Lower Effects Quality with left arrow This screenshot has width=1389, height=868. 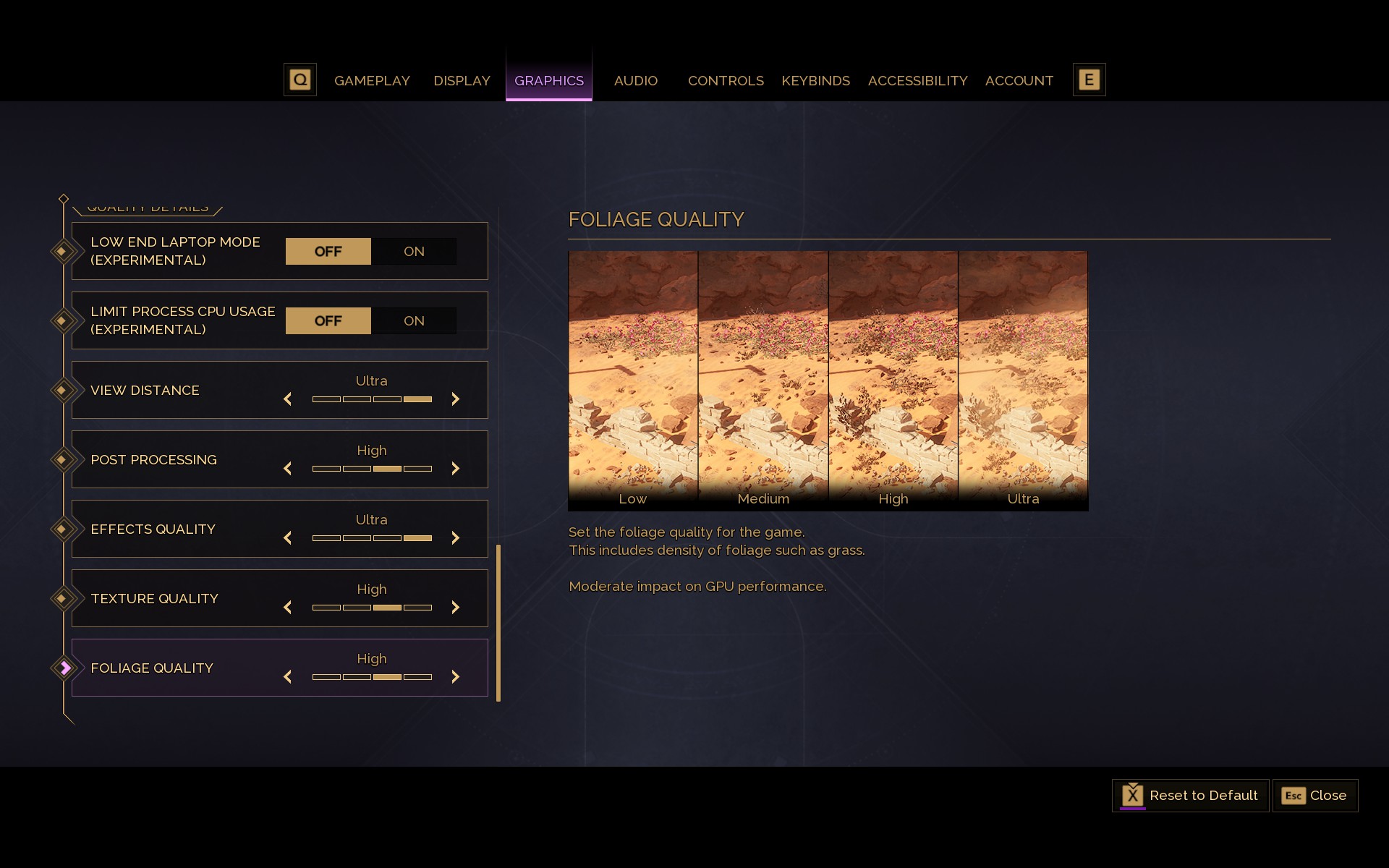(x=288, y=537)
